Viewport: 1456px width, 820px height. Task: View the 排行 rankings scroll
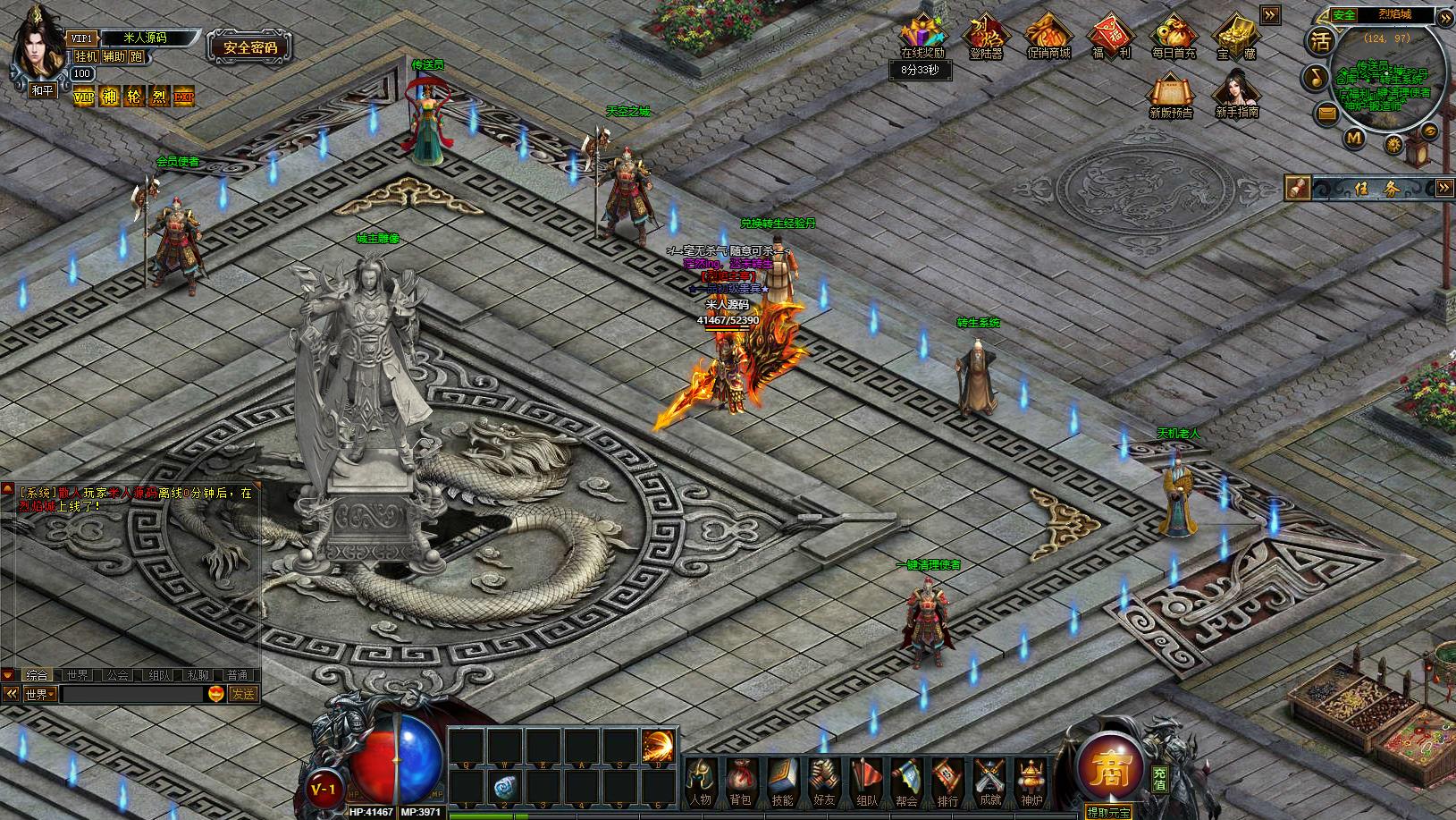pos(947,781)
